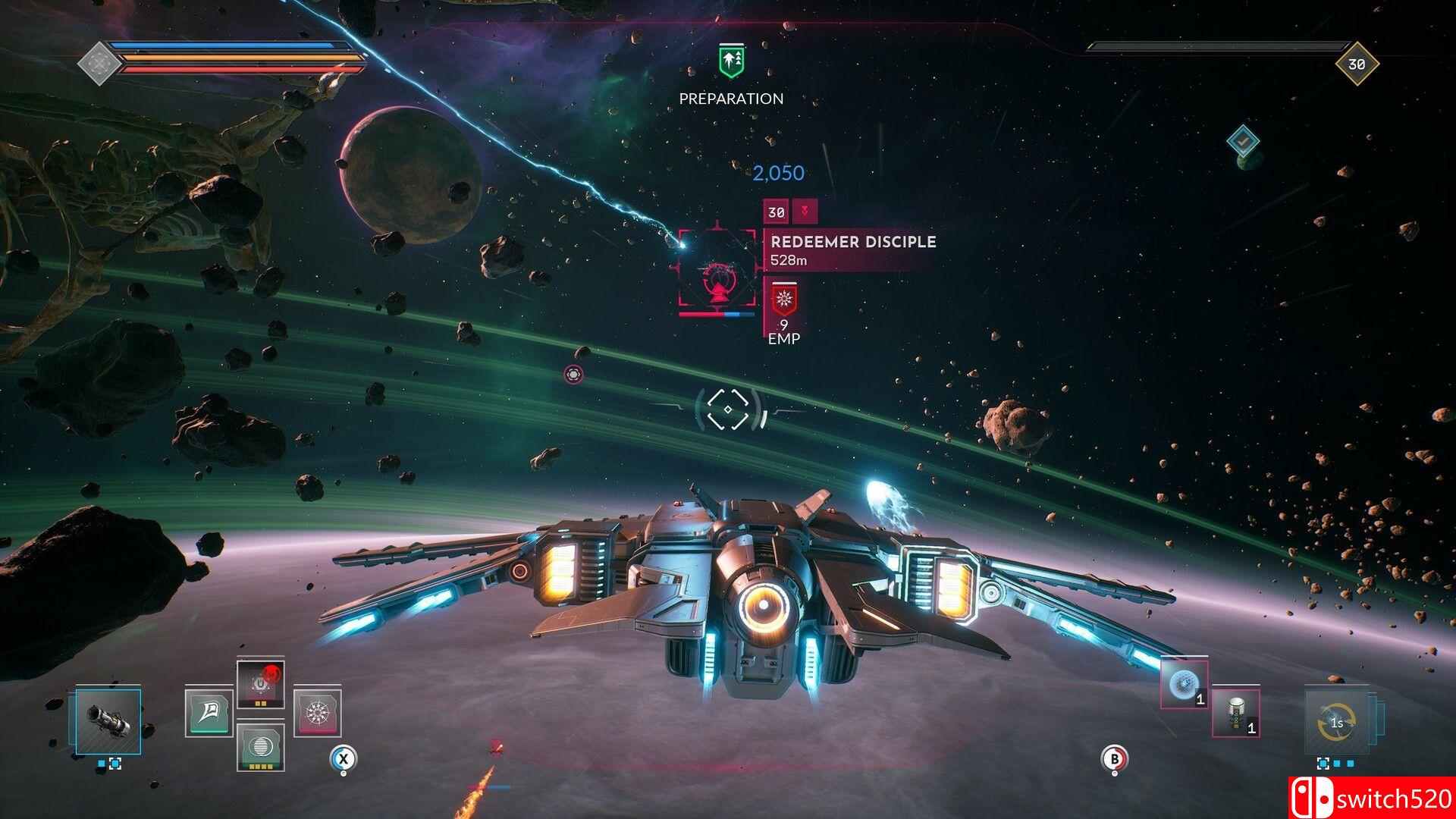Click the switch520 watermark logo

click(x=1371, y=799)
